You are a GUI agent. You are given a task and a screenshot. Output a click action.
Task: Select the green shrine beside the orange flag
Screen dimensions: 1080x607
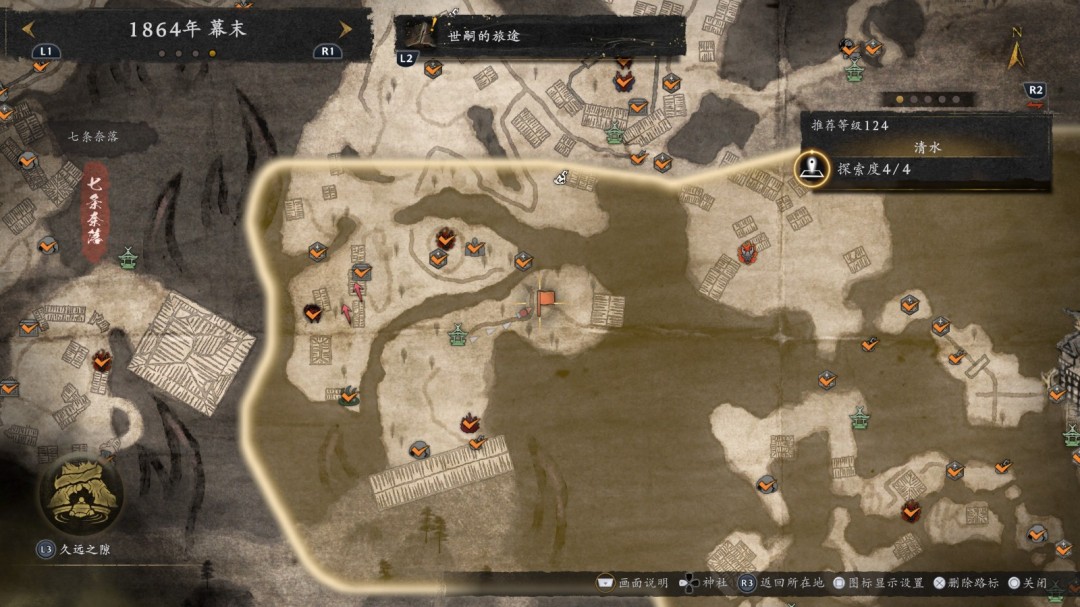tap(458, 334)
